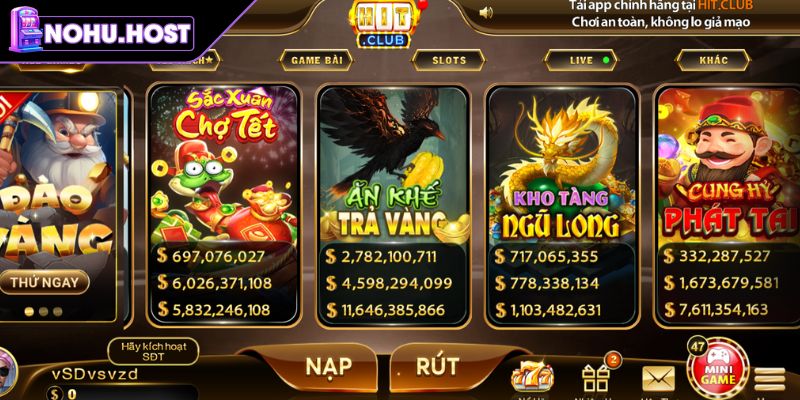Open the NẠP deposit button
This screenshot has width=800, height=400.
point(328,366)
